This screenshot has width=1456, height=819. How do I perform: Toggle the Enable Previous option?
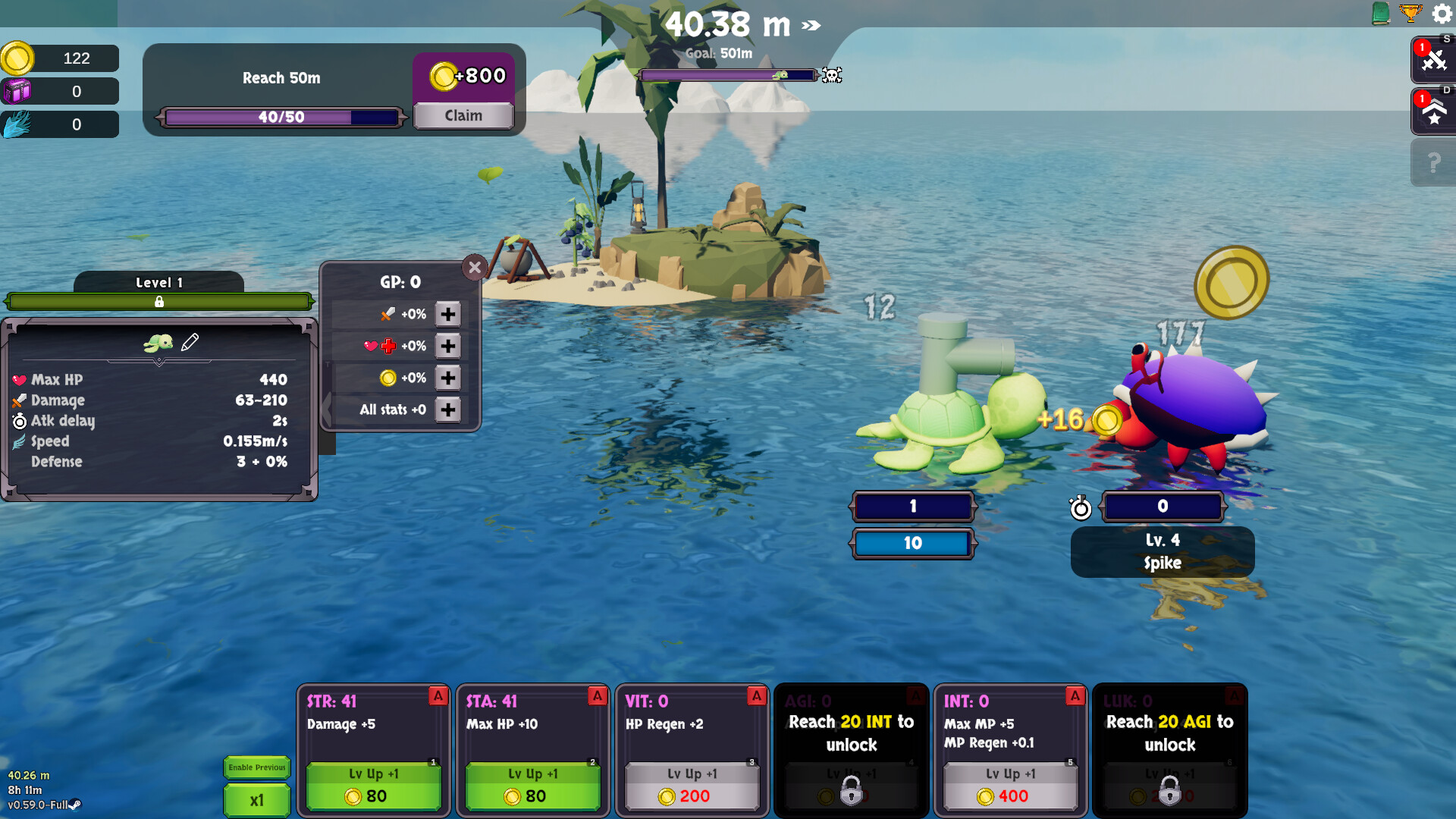(256, 767)
